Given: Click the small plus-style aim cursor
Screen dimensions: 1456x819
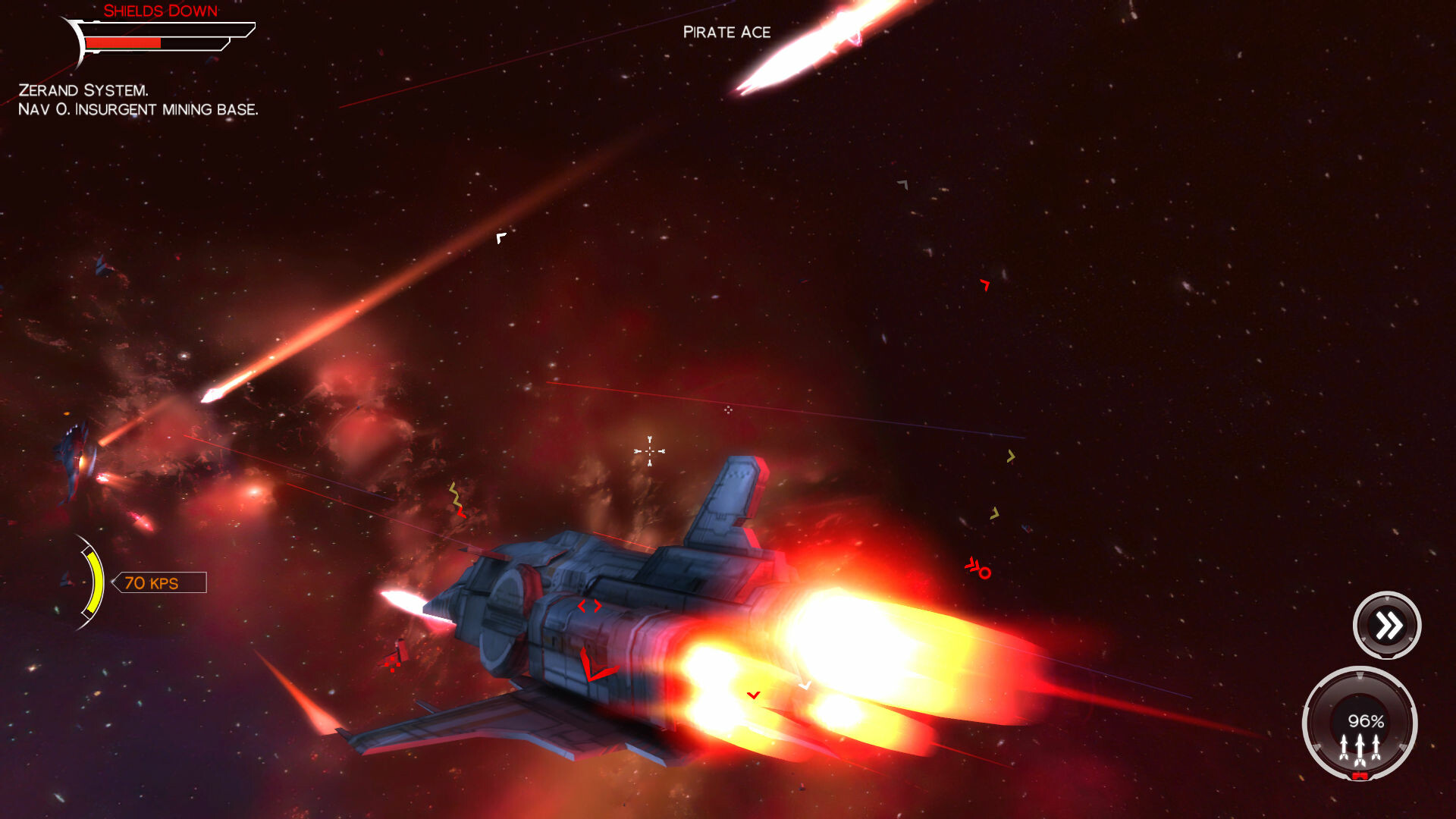Looking at the screenshot, I should coord(728,409).
